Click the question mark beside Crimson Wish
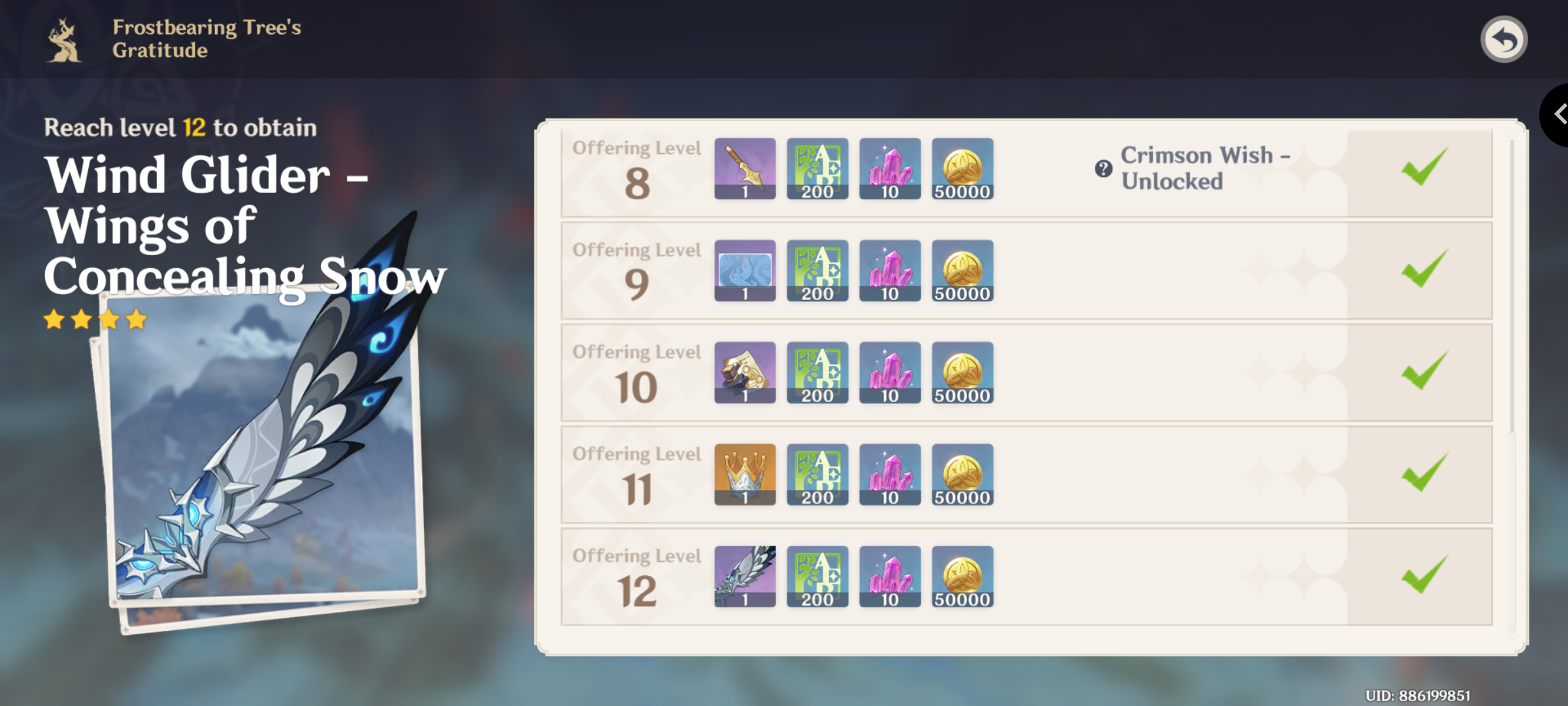 [x=1102, y=169]
